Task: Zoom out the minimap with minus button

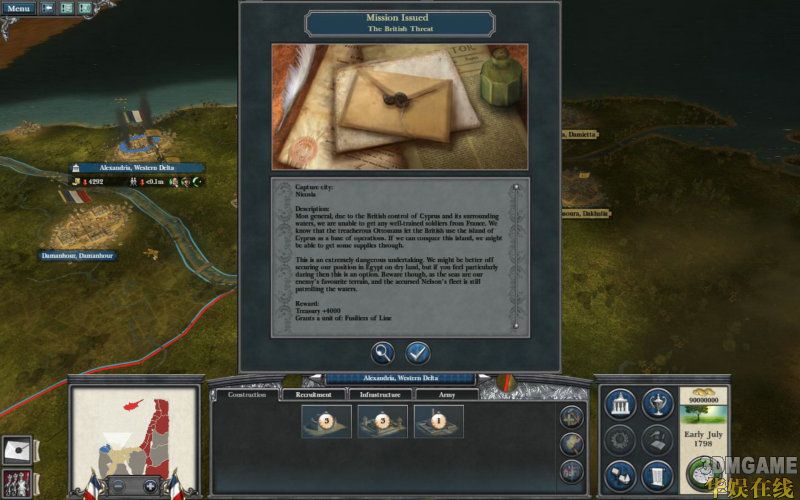Action: [118, 486]
